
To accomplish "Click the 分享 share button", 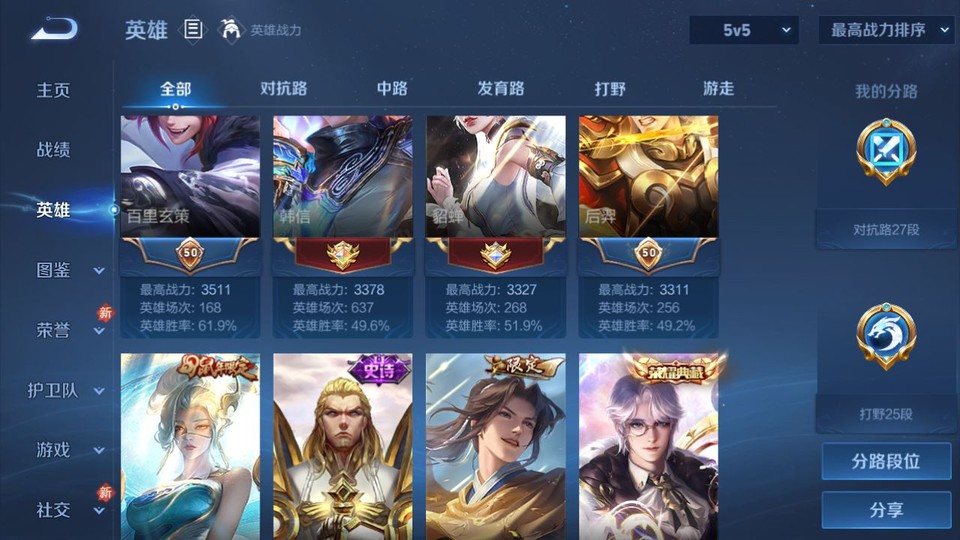I will [x=886, y=510].
